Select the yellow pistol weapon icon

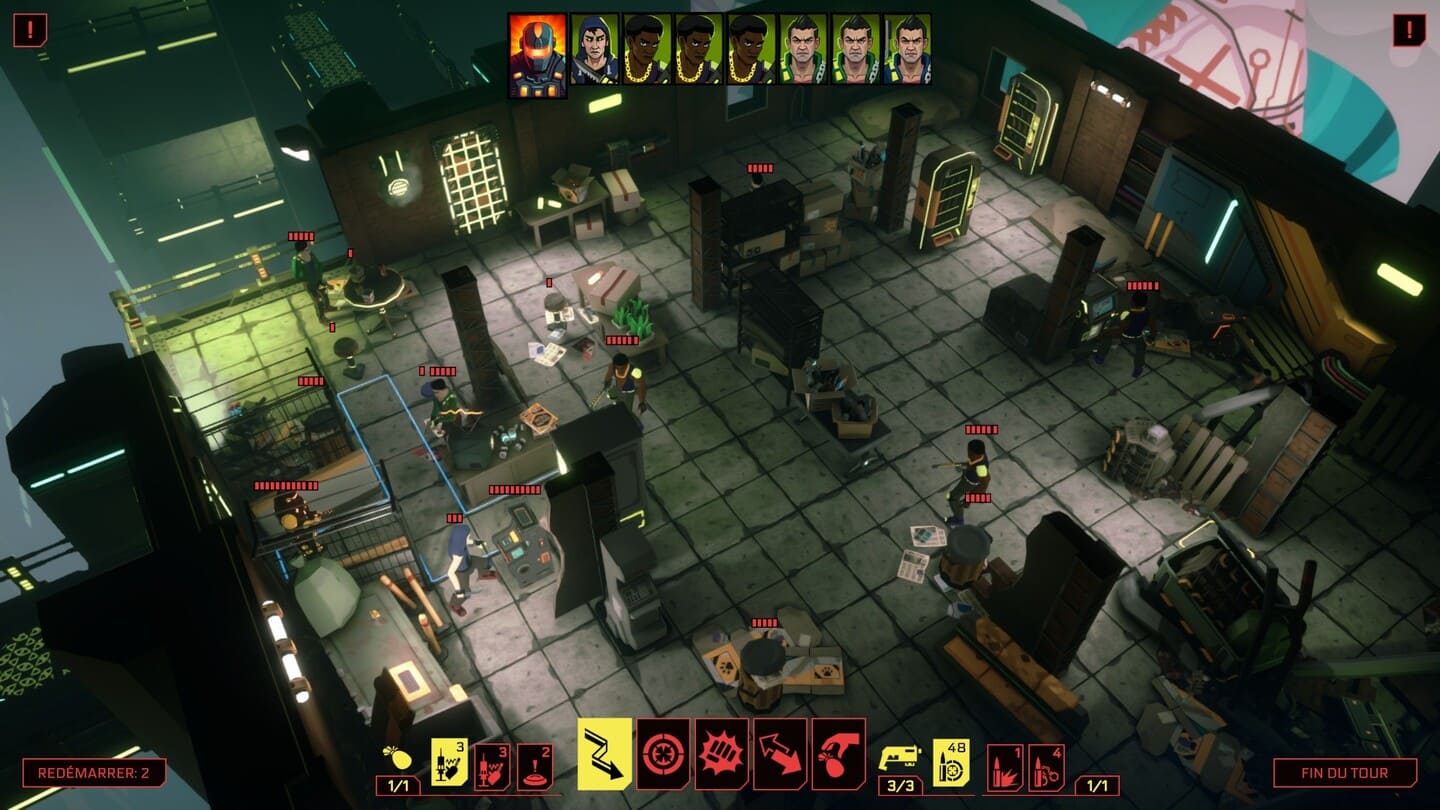(899, 759)
